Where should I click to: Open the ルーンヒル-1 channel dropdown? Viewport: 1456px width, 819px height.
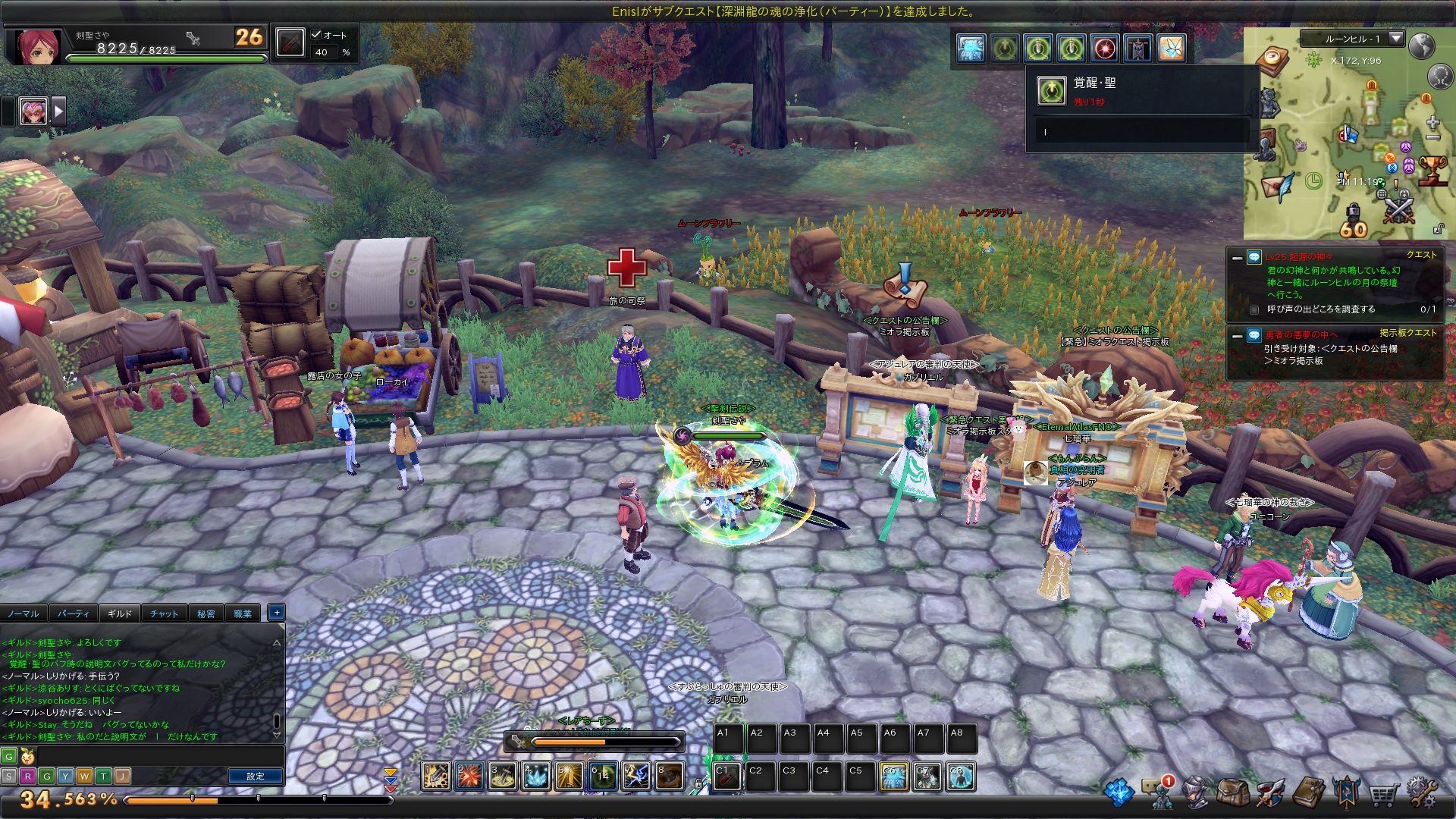(1395, 38)
